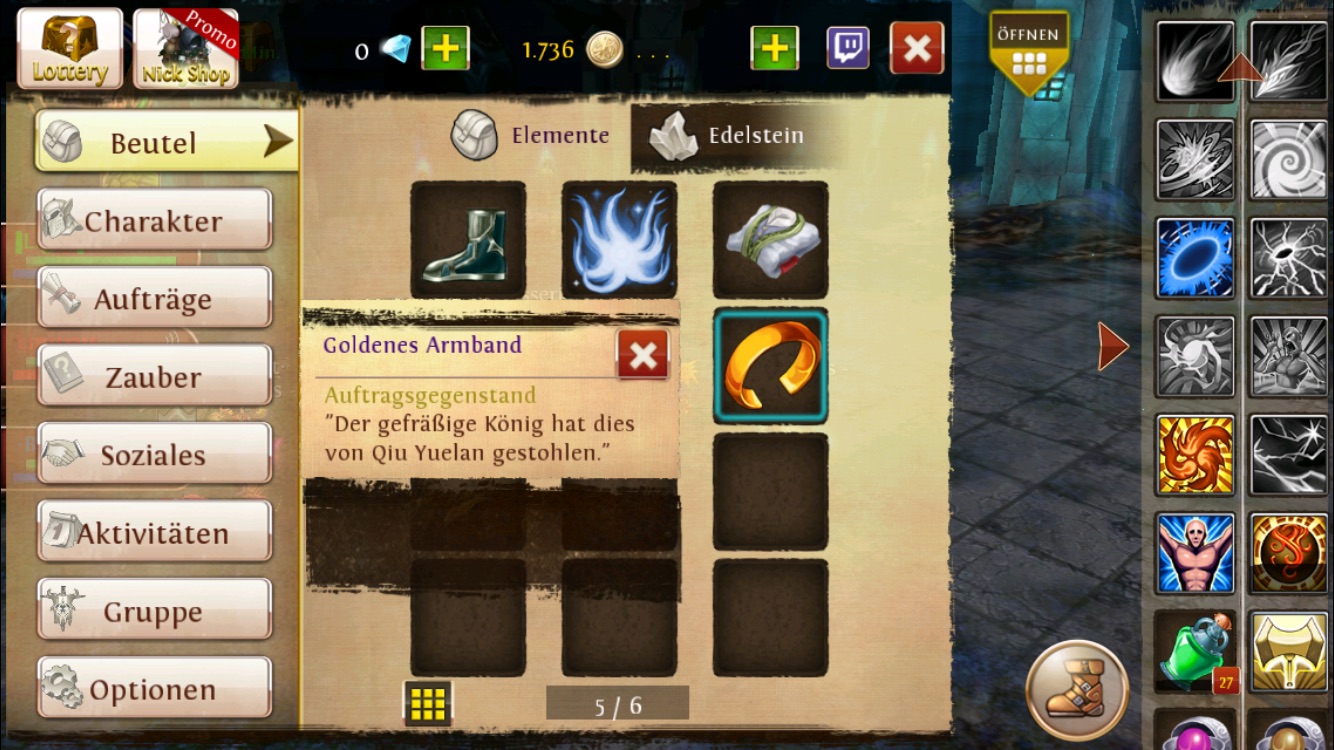Screen dimensions: 1334x750
Task: Open the Charakter menu
Action: click(154, 220)
